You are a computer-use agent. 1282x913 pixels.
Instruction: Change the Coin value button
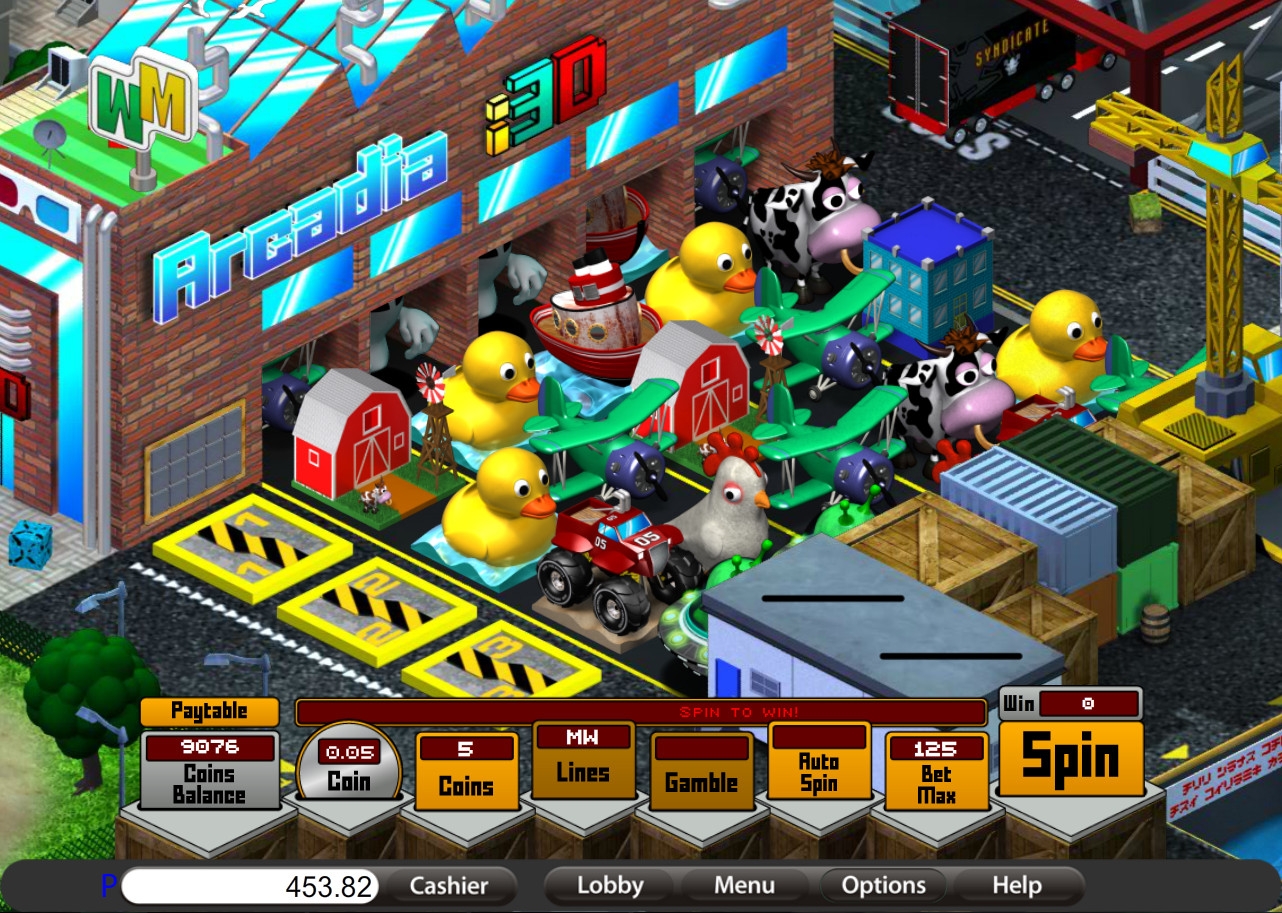pyautogui.click(x=349, y=780)
